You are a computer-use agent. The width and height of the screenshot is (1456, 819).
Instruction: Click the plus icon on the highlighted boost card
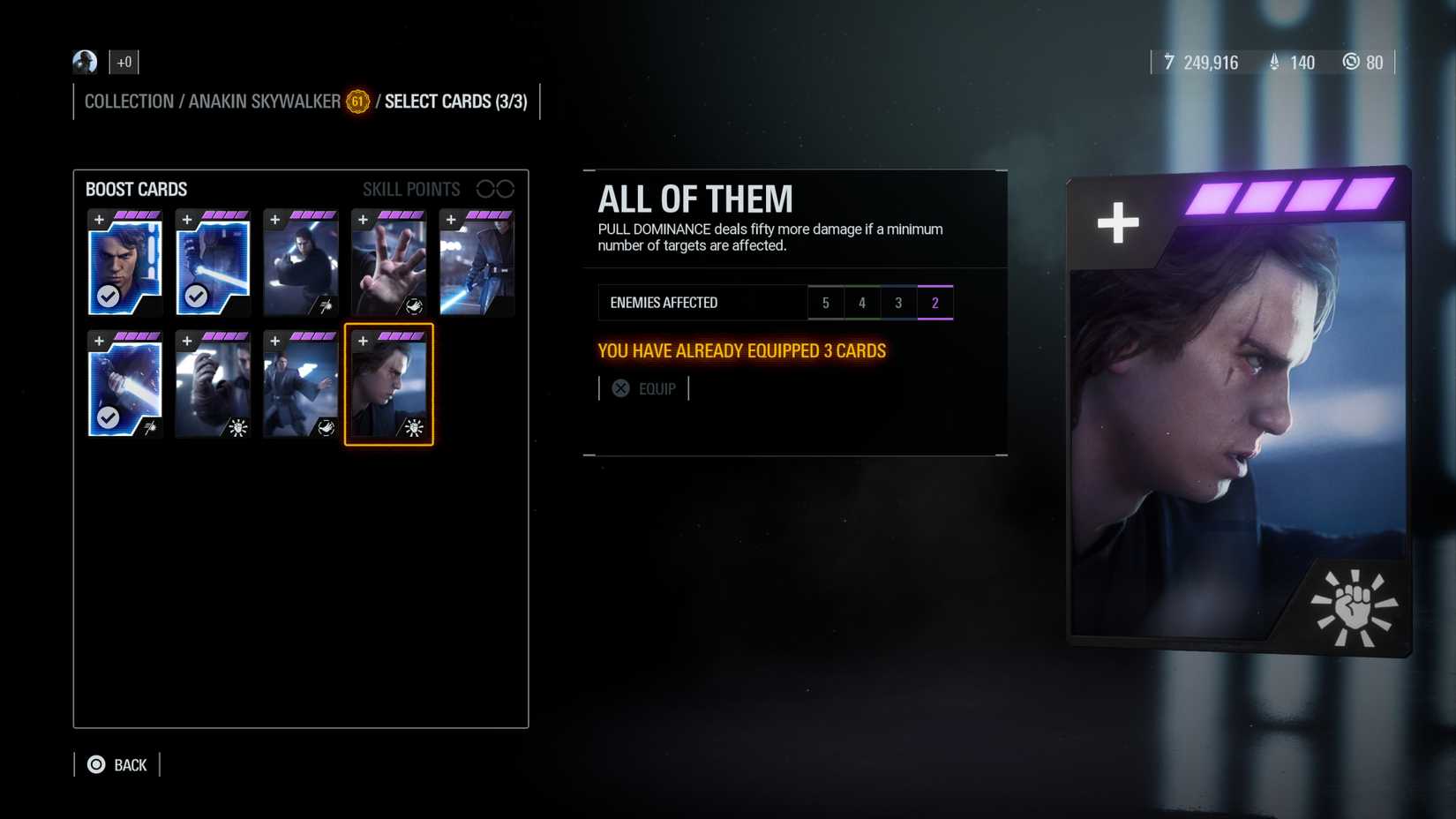click(364, 340)
